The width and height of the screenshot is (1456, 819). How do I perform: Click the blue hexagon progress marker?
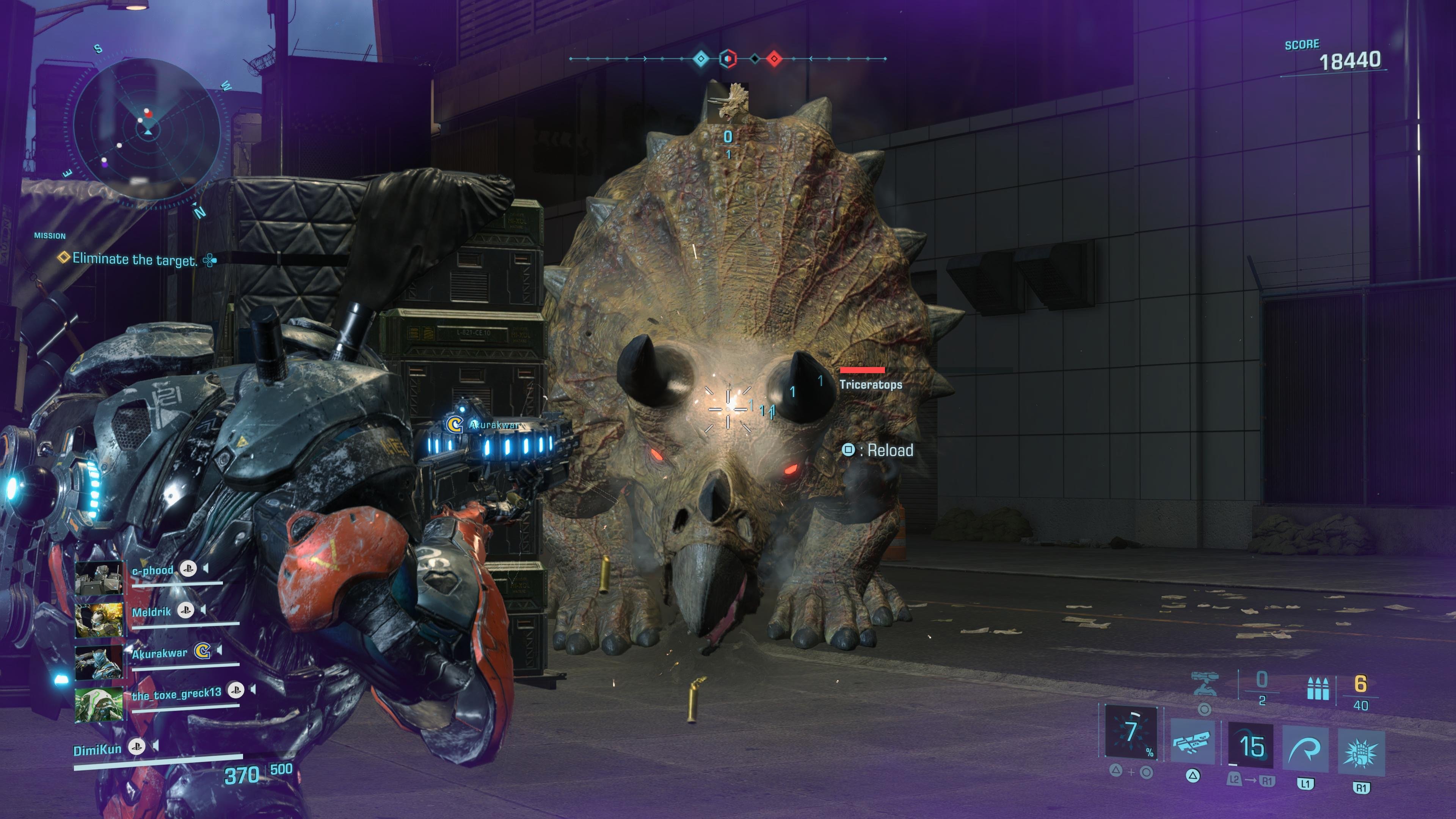pos(728,58)
